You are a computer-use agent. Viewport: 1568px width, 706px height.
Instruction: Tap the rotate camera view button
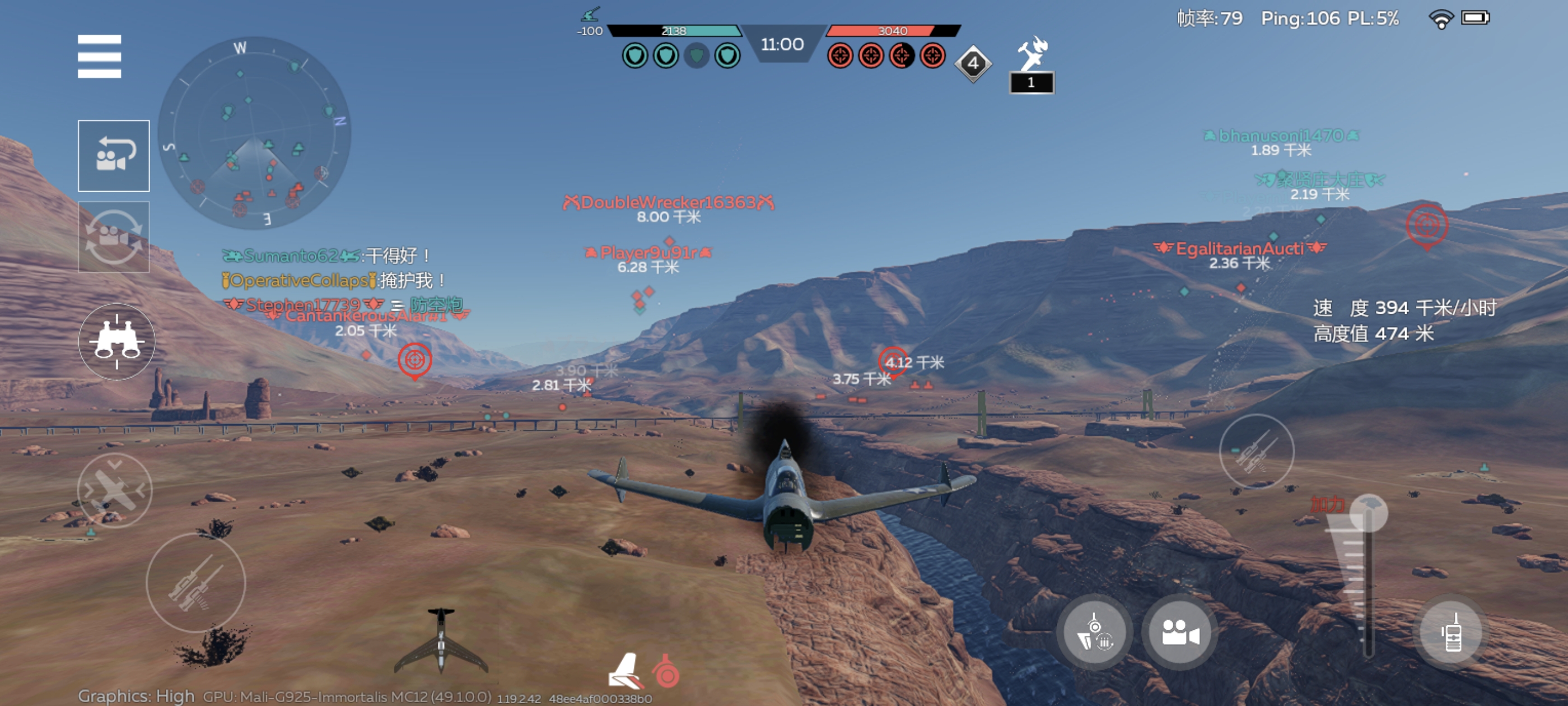tap(114, 236)
